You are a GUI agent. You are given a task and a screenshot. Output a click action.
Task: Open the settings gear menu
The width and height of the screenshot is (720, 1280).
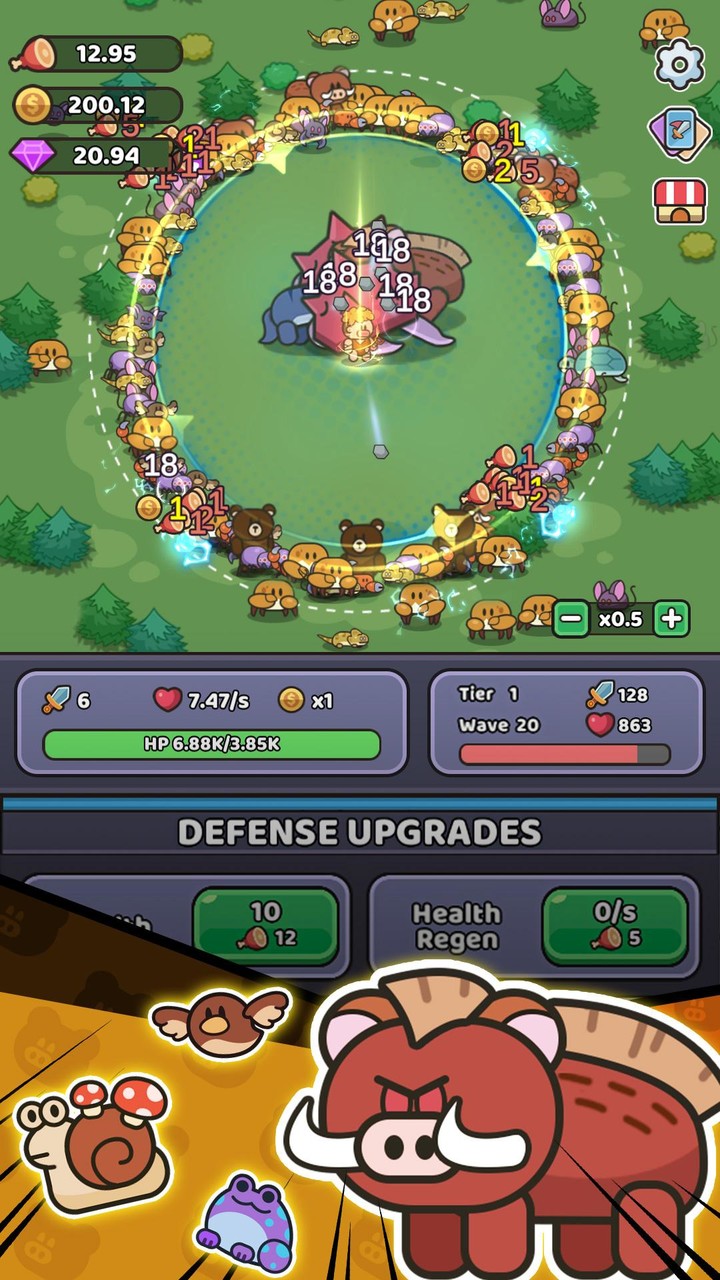pos(680,64)
